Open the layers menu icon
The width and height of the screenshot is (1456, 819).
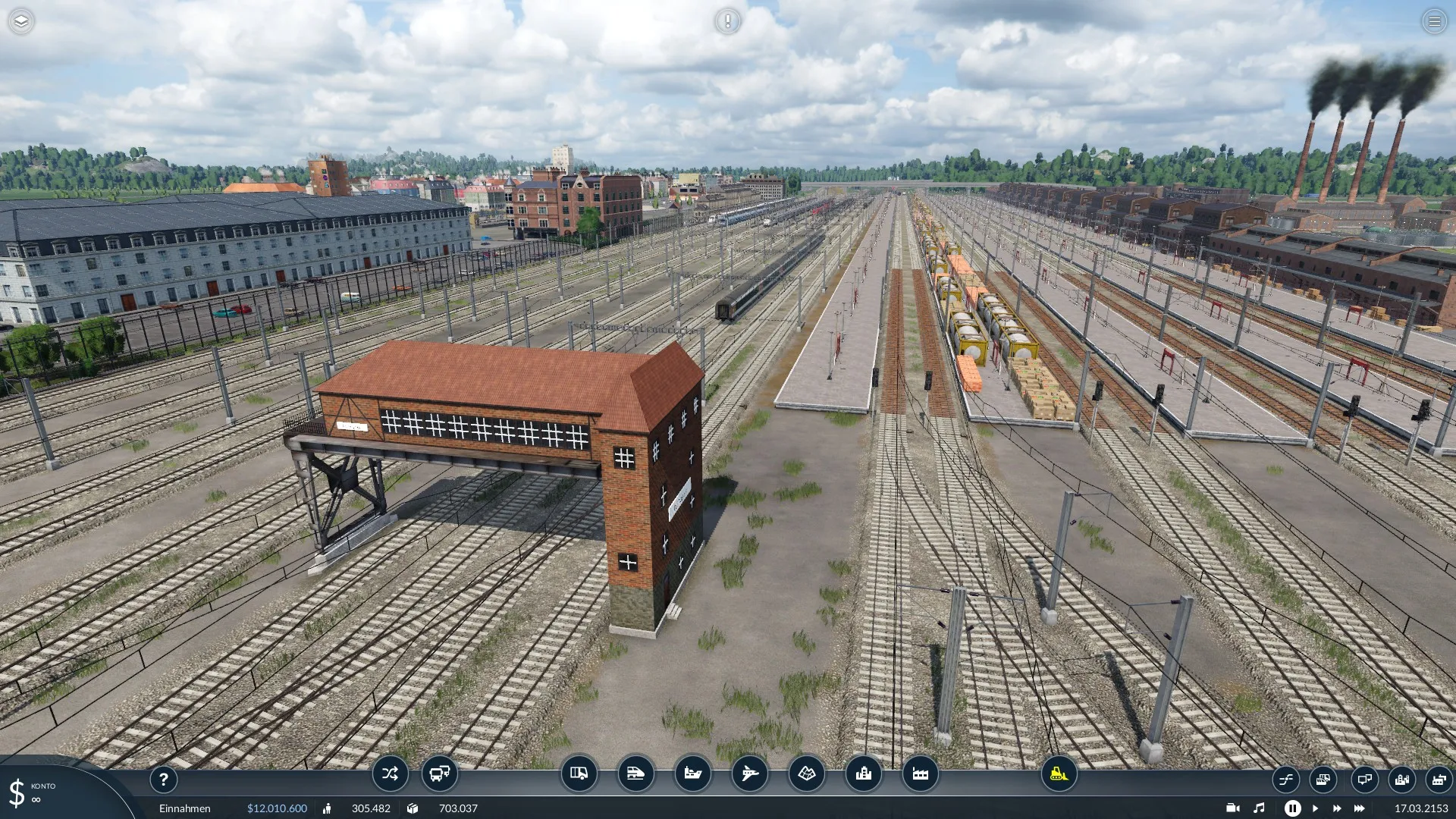point(21,21)
